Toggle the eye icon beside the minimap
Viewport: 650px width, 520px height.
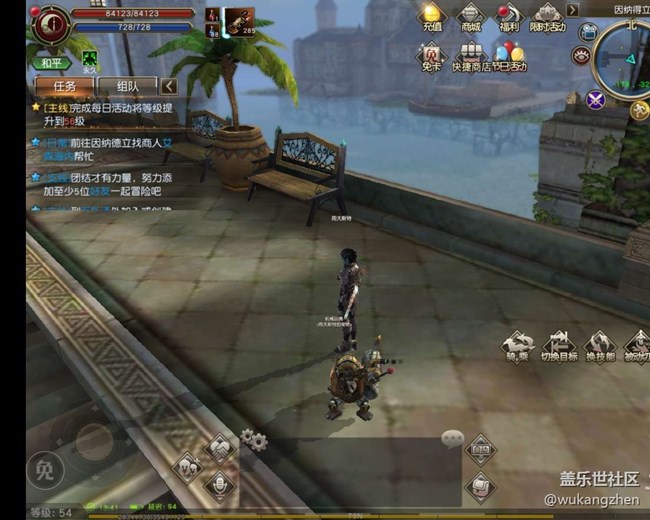(580, 56)
